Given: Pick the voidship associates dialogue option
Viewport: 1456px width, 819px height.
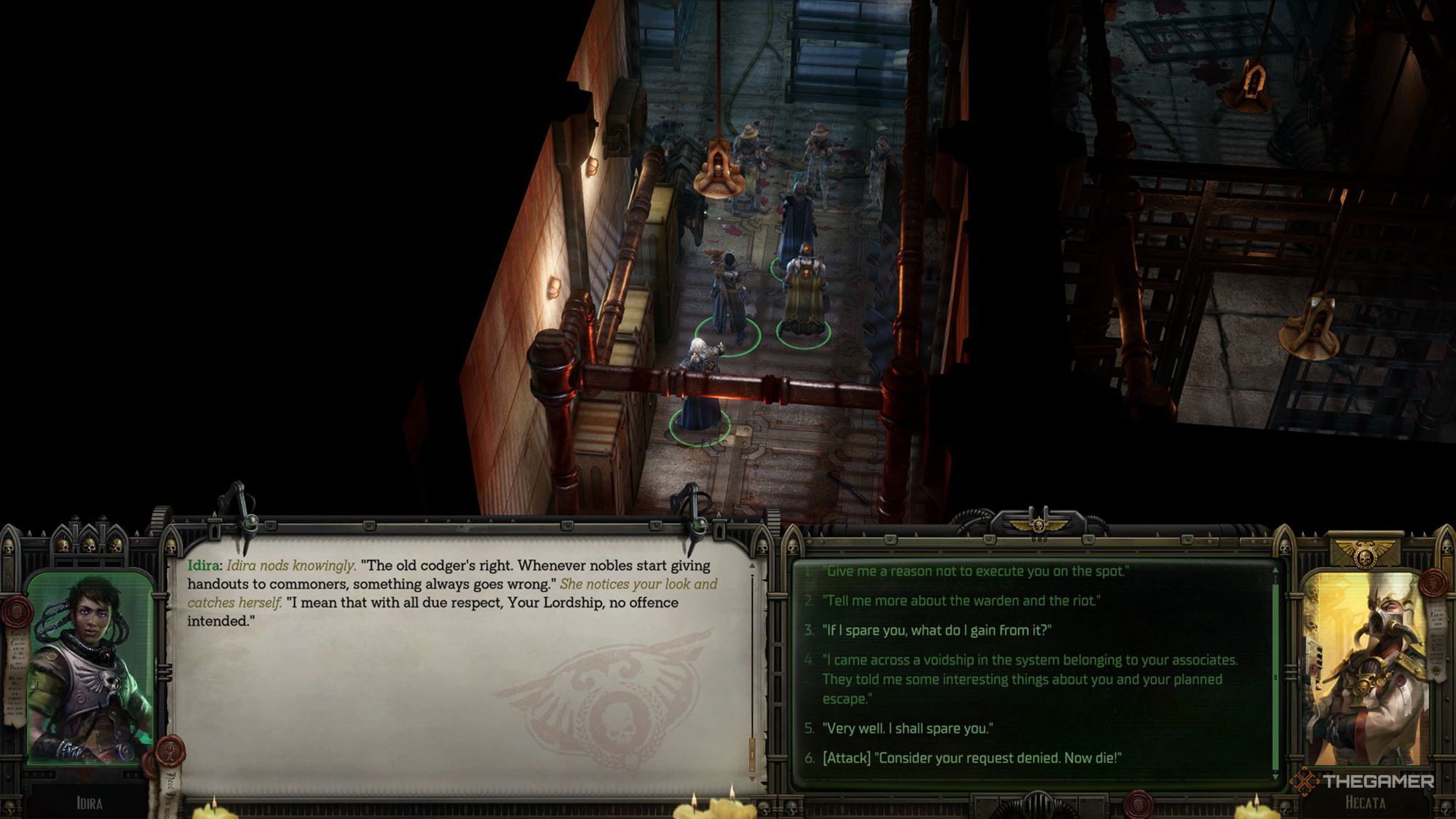Looking at the screenshot, I should coord(1029,679).
